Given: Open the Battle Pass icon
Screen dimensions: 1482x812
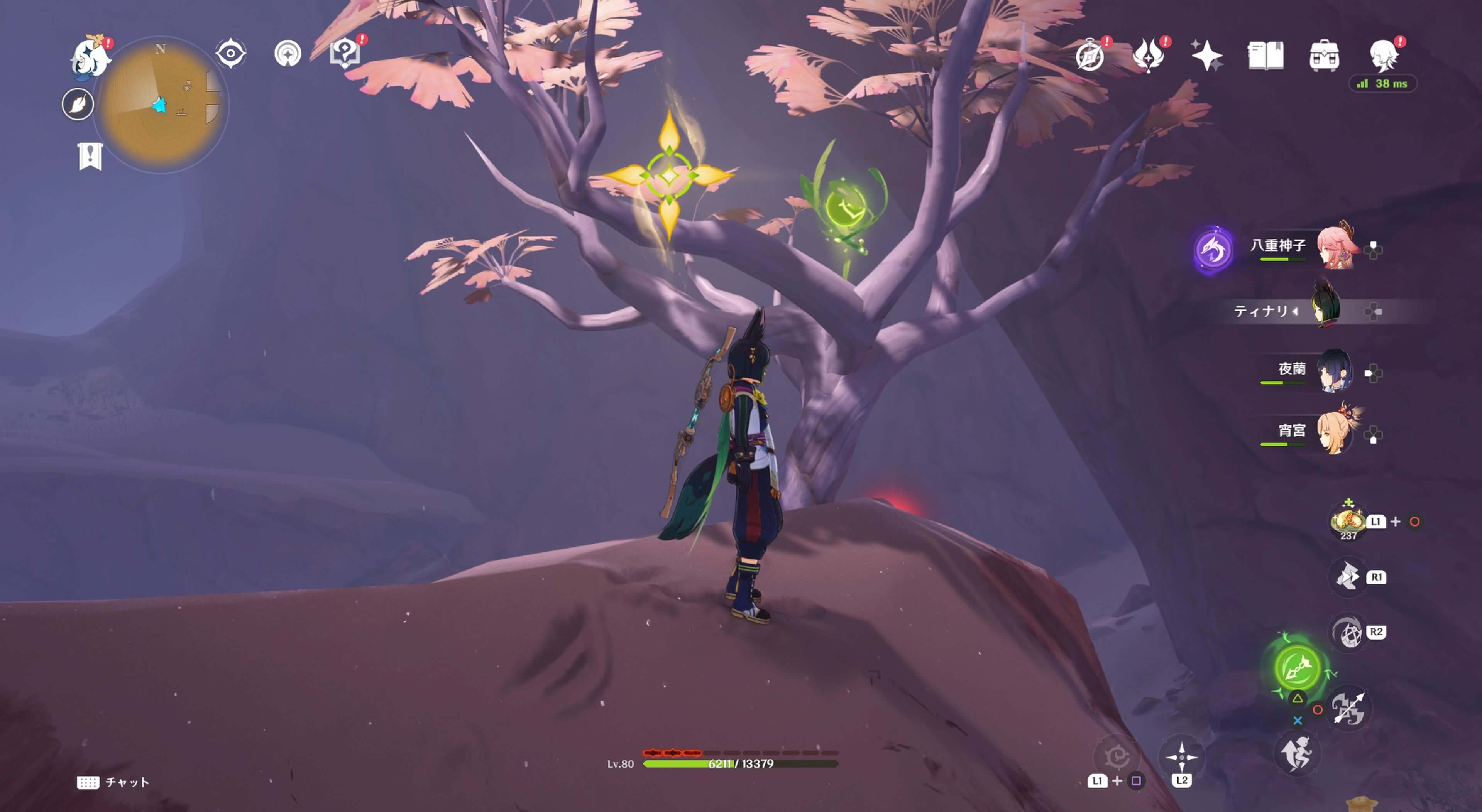Looking at the screenshot, I should pos(1148,56).
